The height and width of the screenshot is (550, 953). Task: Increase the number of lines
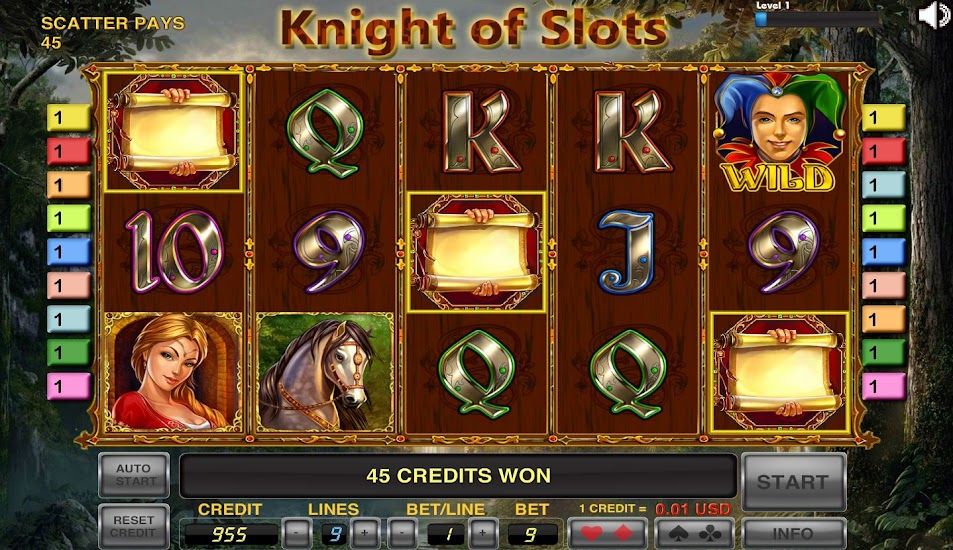(364, 533)
